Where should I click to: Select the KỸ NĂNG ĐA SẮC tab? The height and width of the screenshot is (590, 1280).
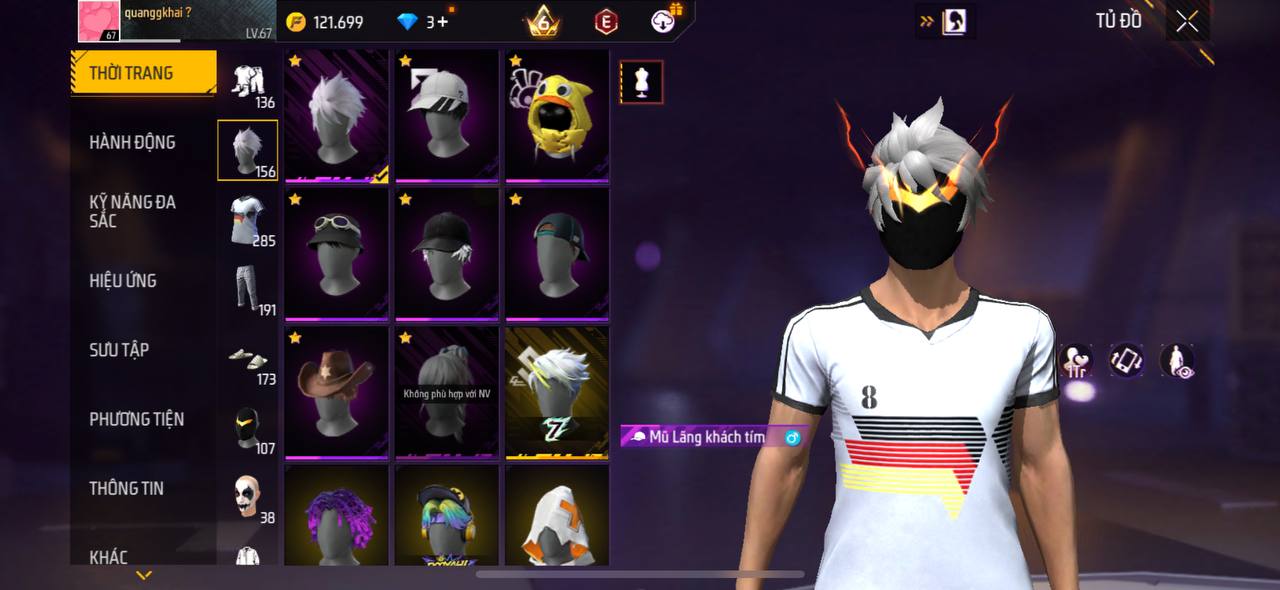[132, 211]
